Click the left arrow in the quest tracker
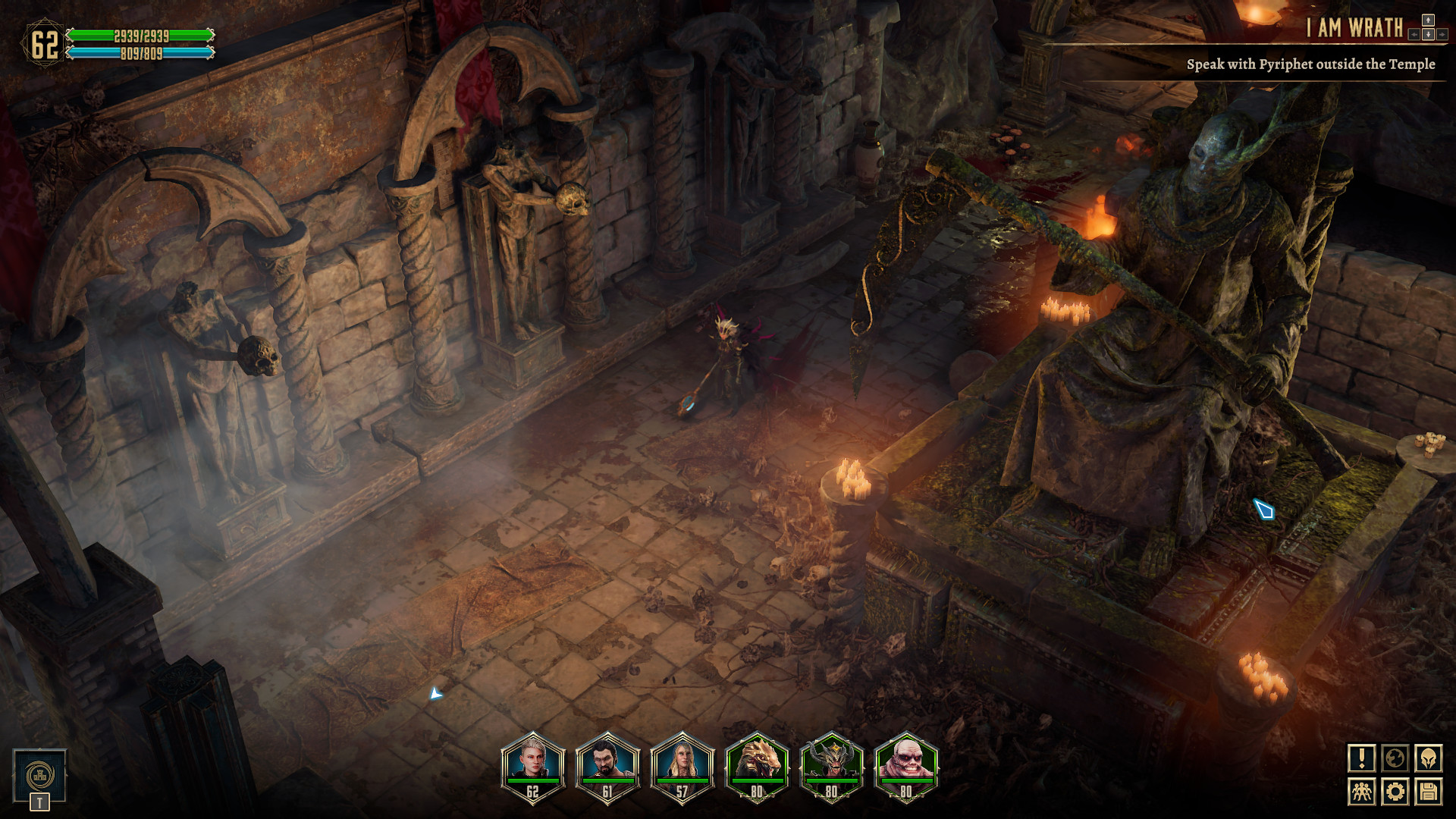The width and height of the screenshot is (1456, 819). click(1414, 35)
